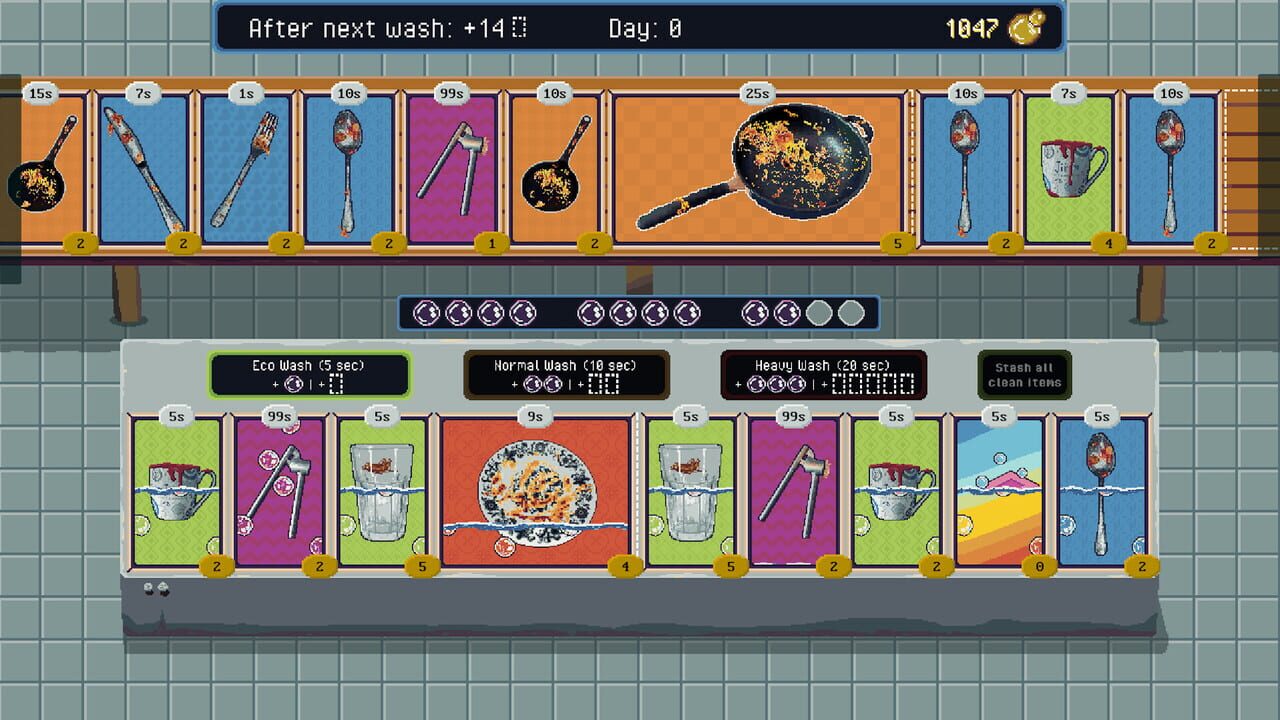Pick the spoon in the rightmost sink slot
This screenshot has width=1280, height=720.
point(1103,490)
